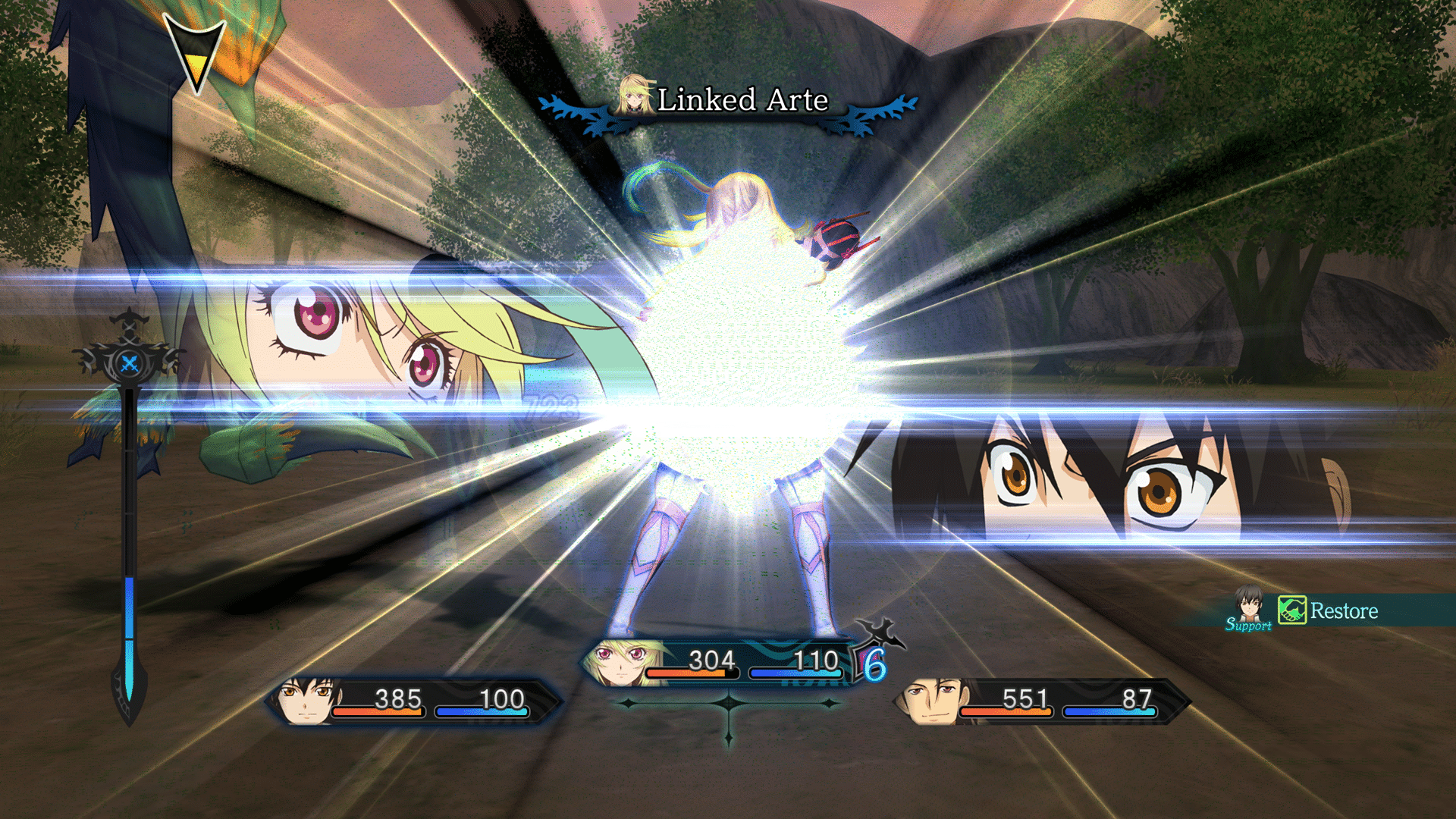Viewport: 1456px width, 819px height.
Task: Click the yellow-tipped triangle indicator
Action: pos(196,55)
